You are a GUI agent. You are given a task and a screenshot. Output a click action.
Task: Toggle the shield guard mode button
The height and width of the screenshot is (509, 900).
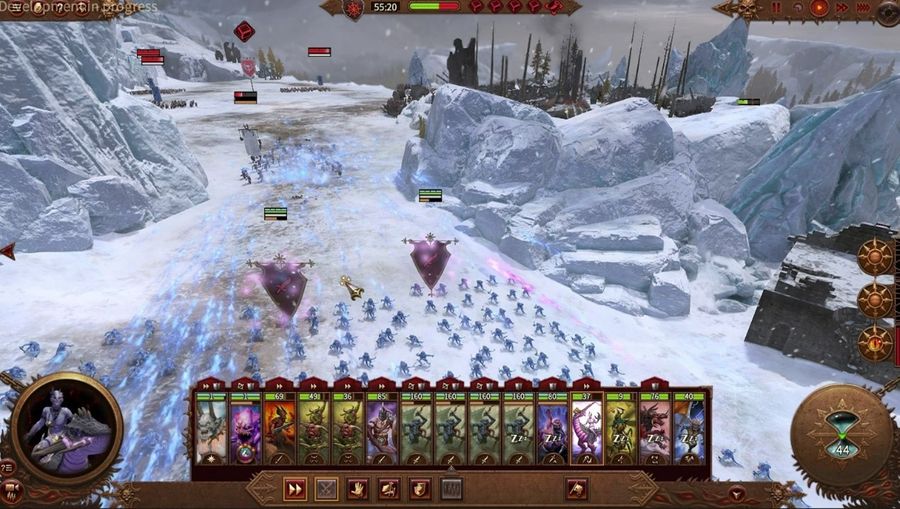click(x=421, y=489)
